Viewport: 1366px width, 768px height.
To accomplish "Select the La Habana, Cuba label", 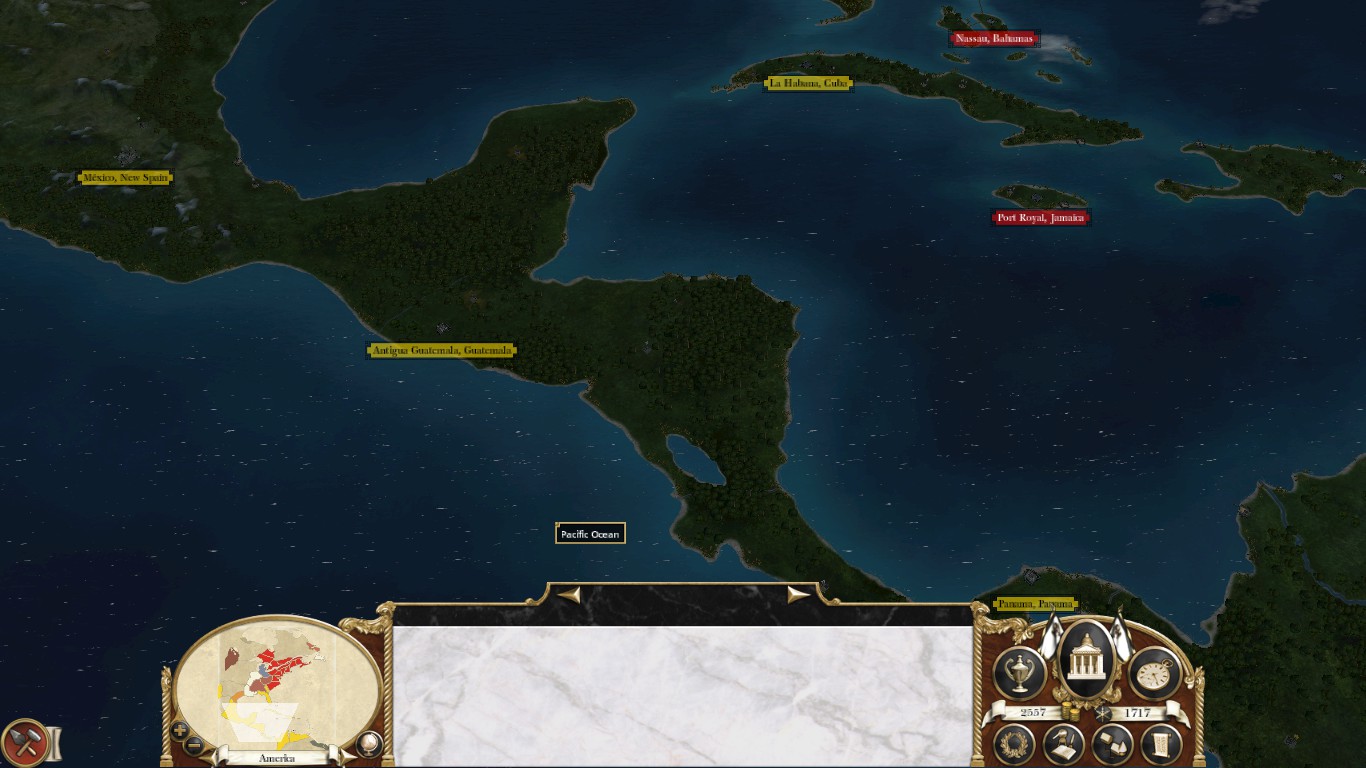I will pyautogui.click(x=809, y=83).
